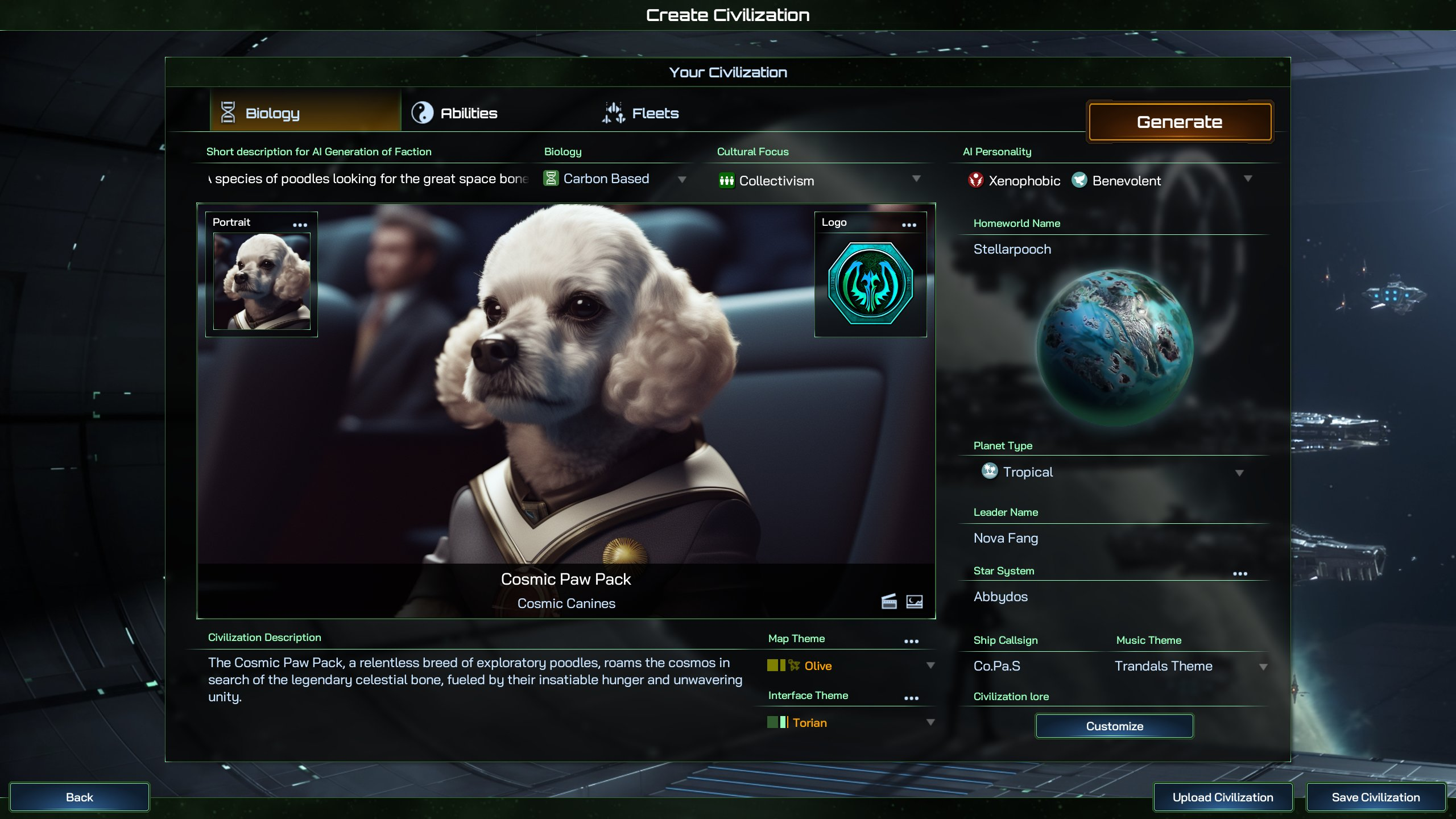The width and height of the screenshot is (1456, 819).
Task: Change the Nova Fang leader name
Action: click(x=1006, y=538)
